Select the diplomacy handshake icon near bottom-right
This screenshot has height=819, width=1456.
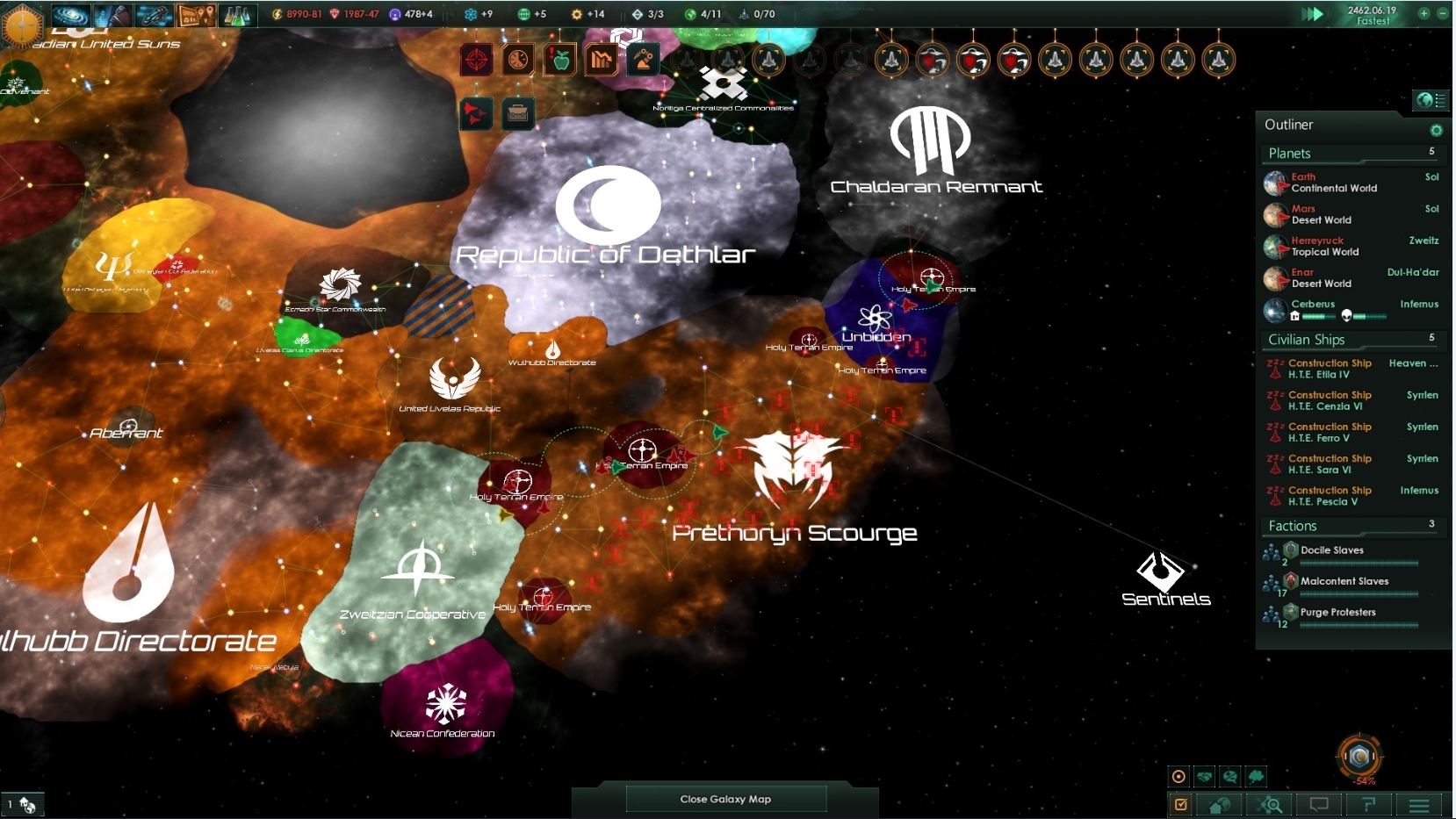[1205, 777]
